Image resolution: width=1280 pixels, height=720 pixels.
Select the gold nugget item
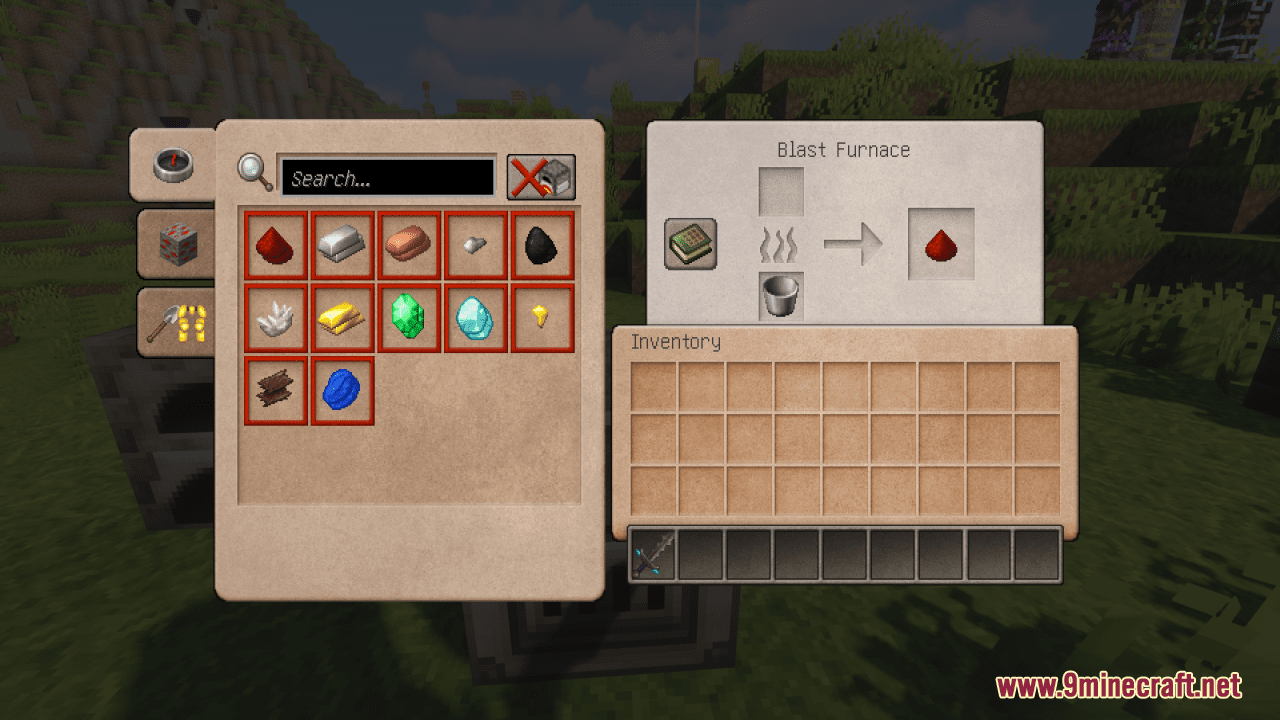tap(542, 317)
